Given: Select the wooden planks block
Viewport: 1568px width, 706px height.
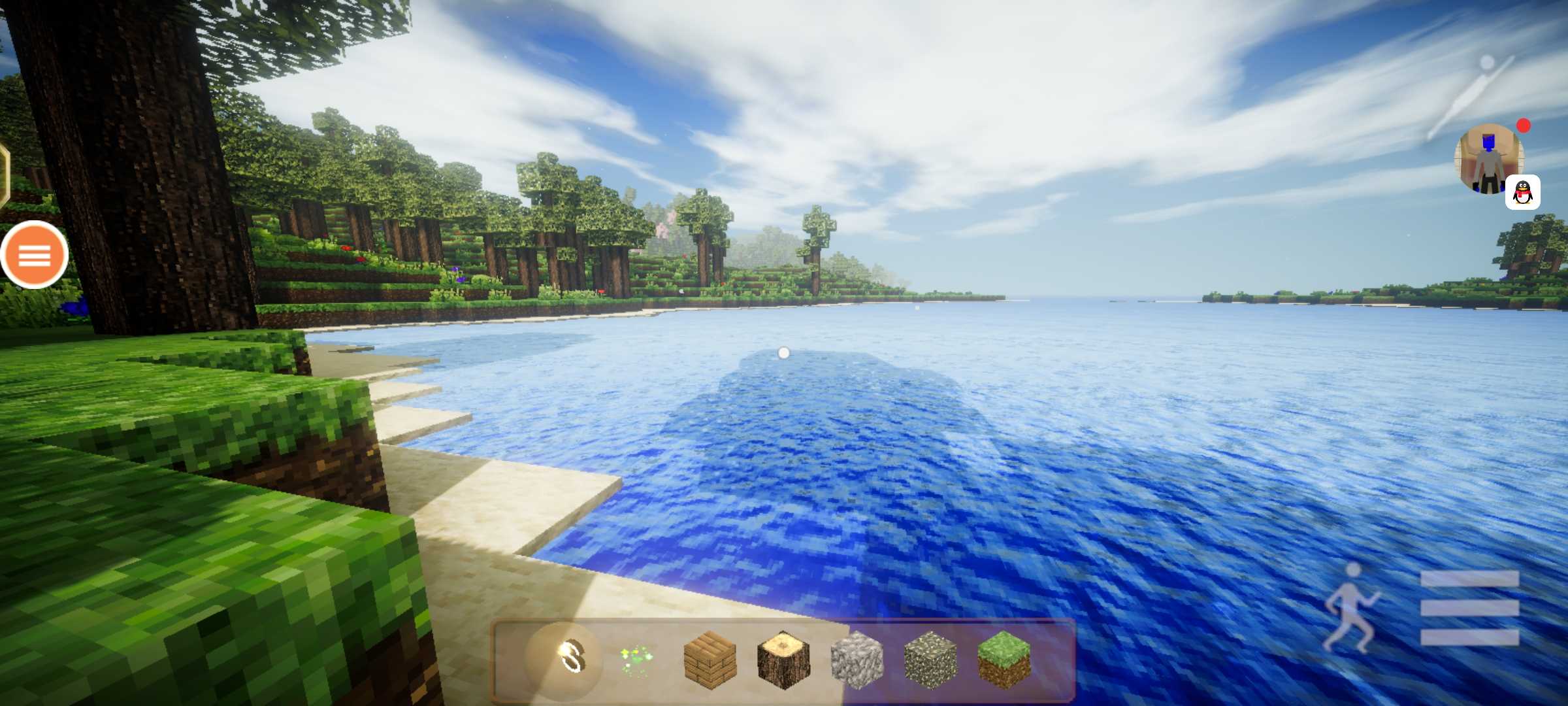Looking at the screenshot, I should coord(710,659).
